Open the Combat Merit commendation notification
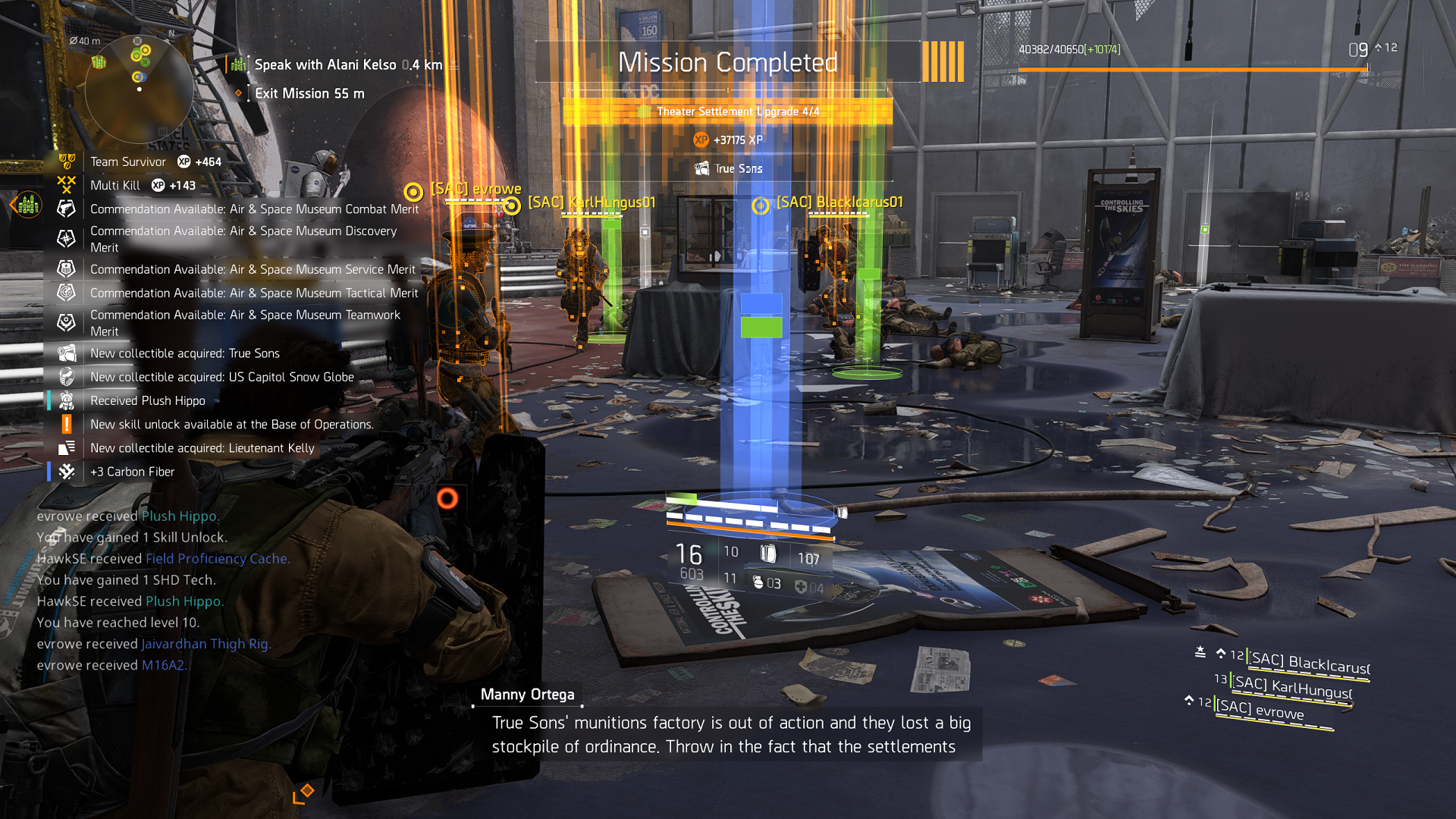 point(253,209)
